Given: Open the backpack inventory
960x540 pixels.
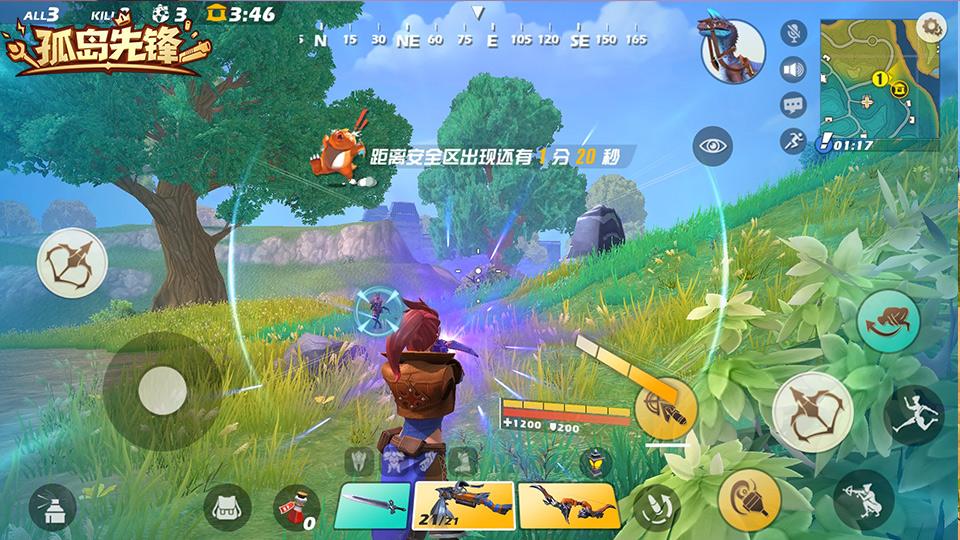Looking at the screenshot, I should pos(228,507).
